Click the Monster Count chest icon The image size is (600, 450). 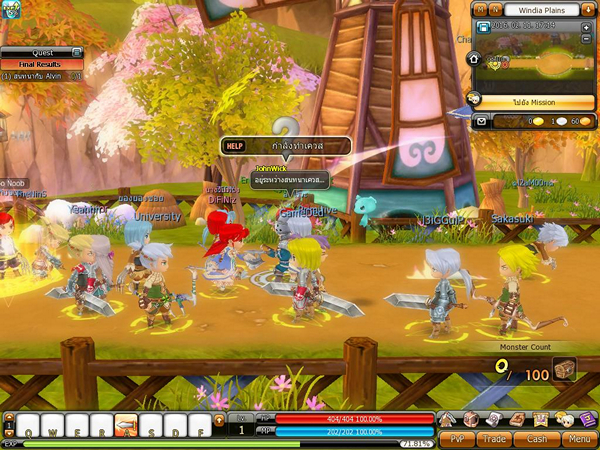click(564, 371)
